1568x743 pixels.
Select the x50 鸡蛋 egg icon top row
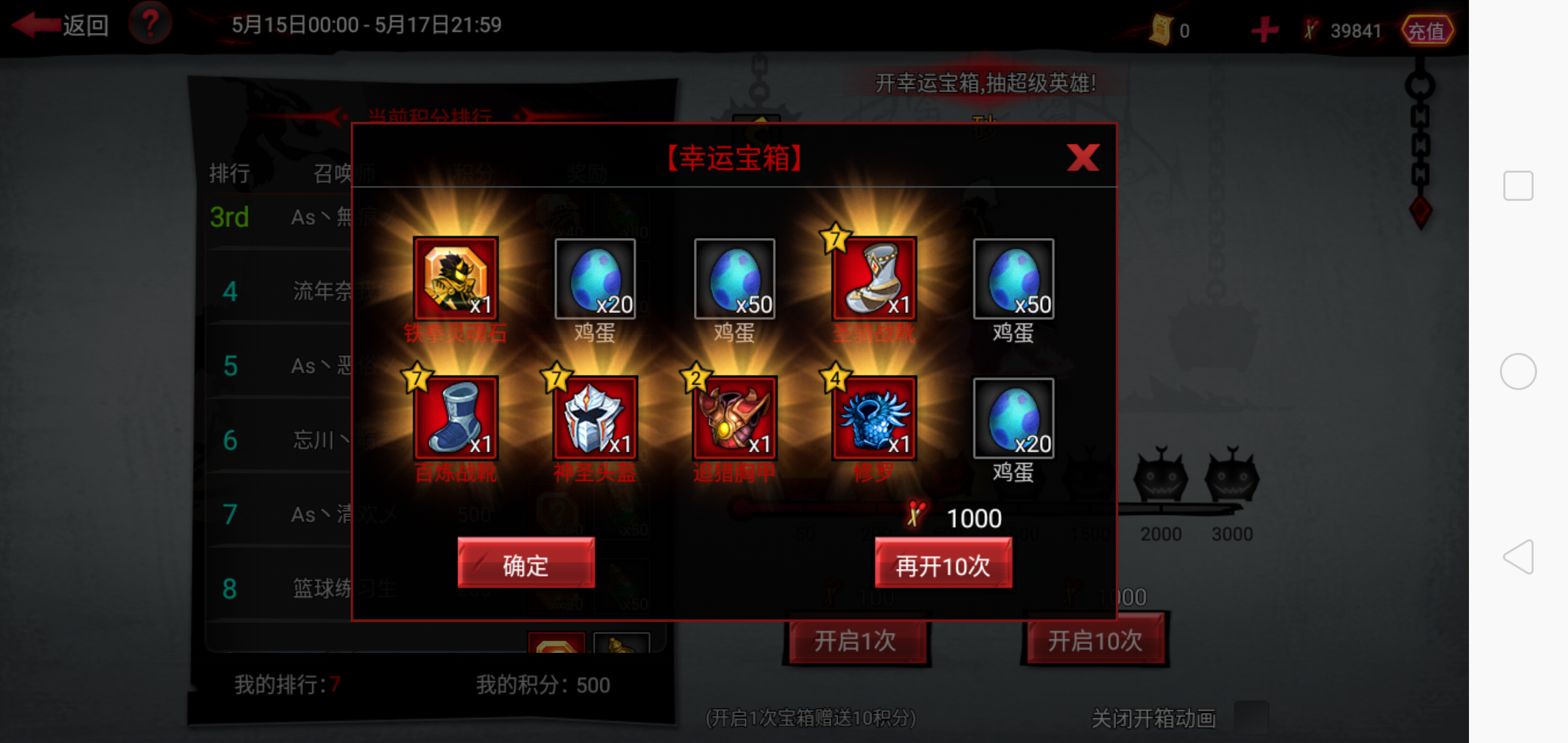click(x=734, y=280)
